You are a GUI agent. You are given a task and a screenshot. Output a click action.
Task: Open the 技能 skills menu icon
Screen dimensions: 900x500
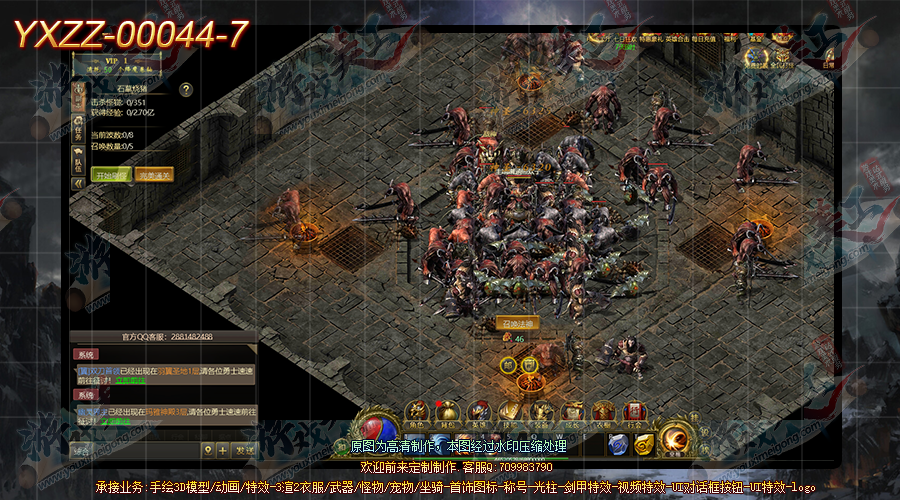(510, 411)
